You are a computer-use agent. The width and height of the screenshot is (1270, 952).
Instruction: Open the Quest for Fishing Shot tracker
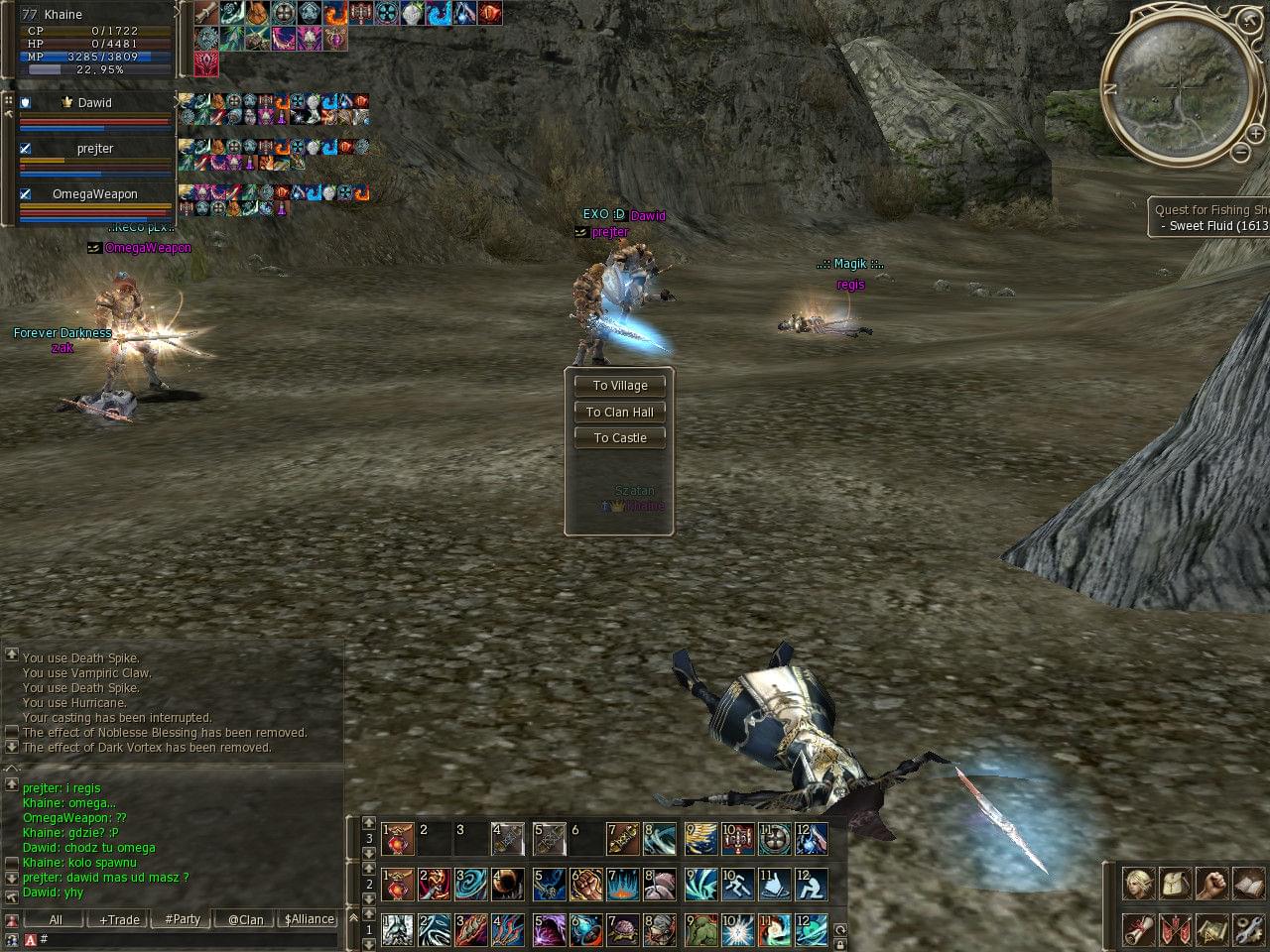(x=1210, y=217)
